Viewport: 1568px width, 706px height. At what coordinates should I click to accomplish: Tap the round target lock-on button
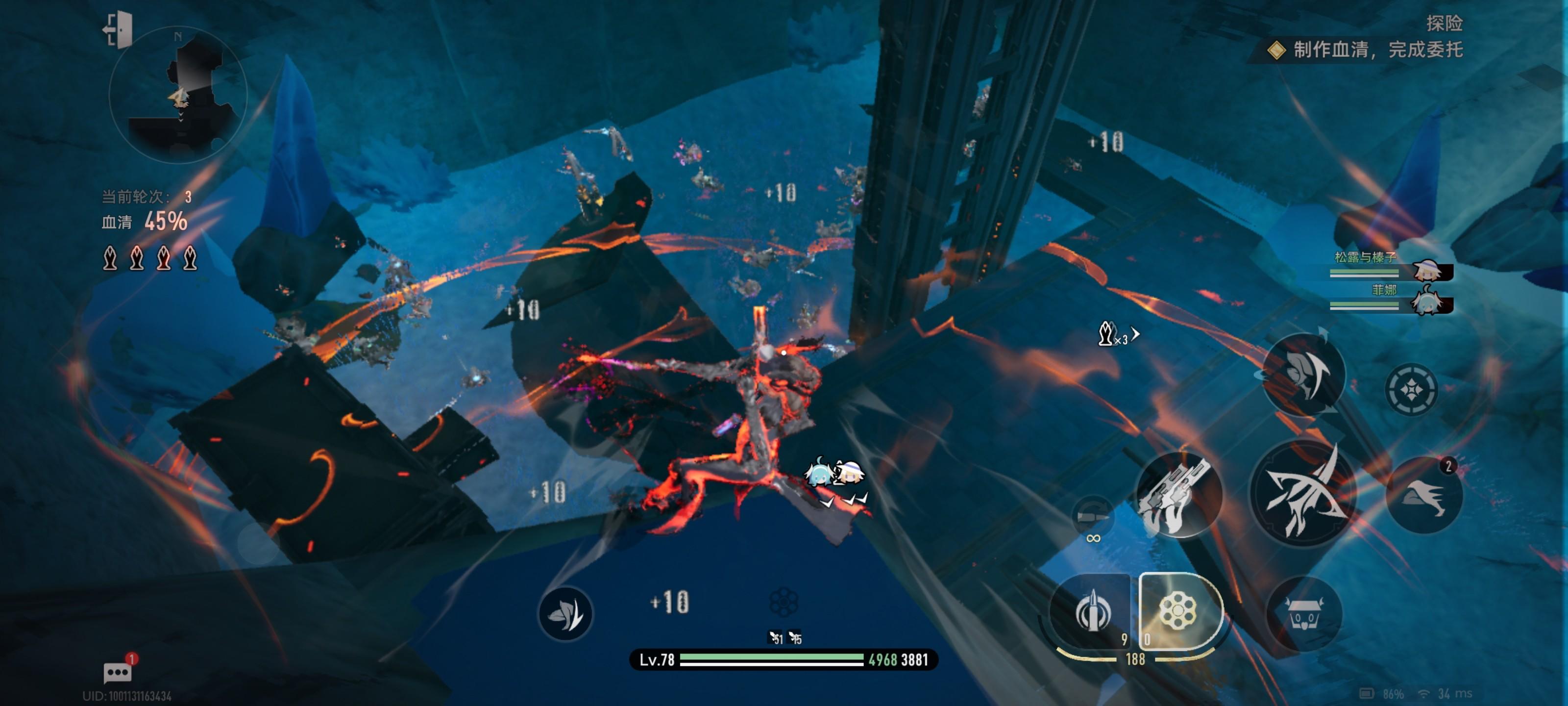point(1412,389)
